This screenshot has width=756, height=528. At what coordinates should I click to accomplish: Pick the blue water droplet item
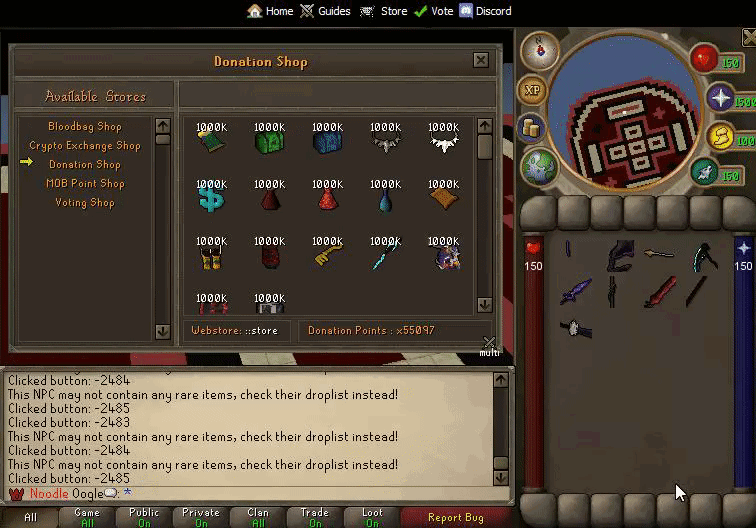[x=385, y=198]
